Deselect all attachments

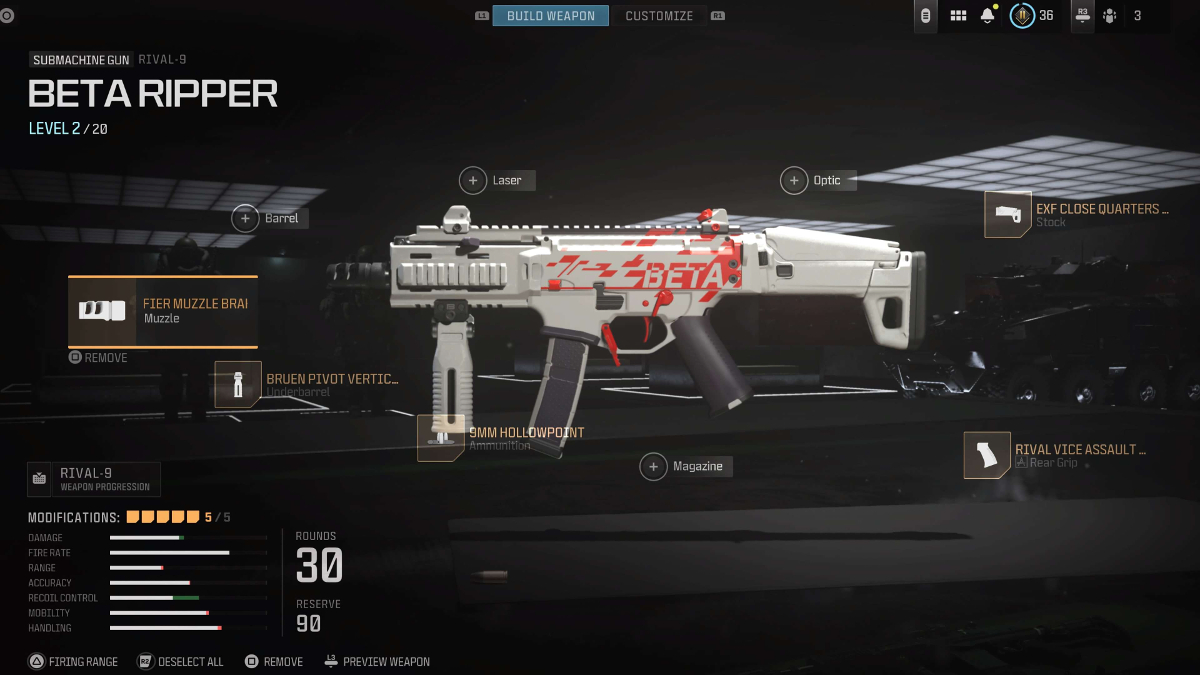181,662
